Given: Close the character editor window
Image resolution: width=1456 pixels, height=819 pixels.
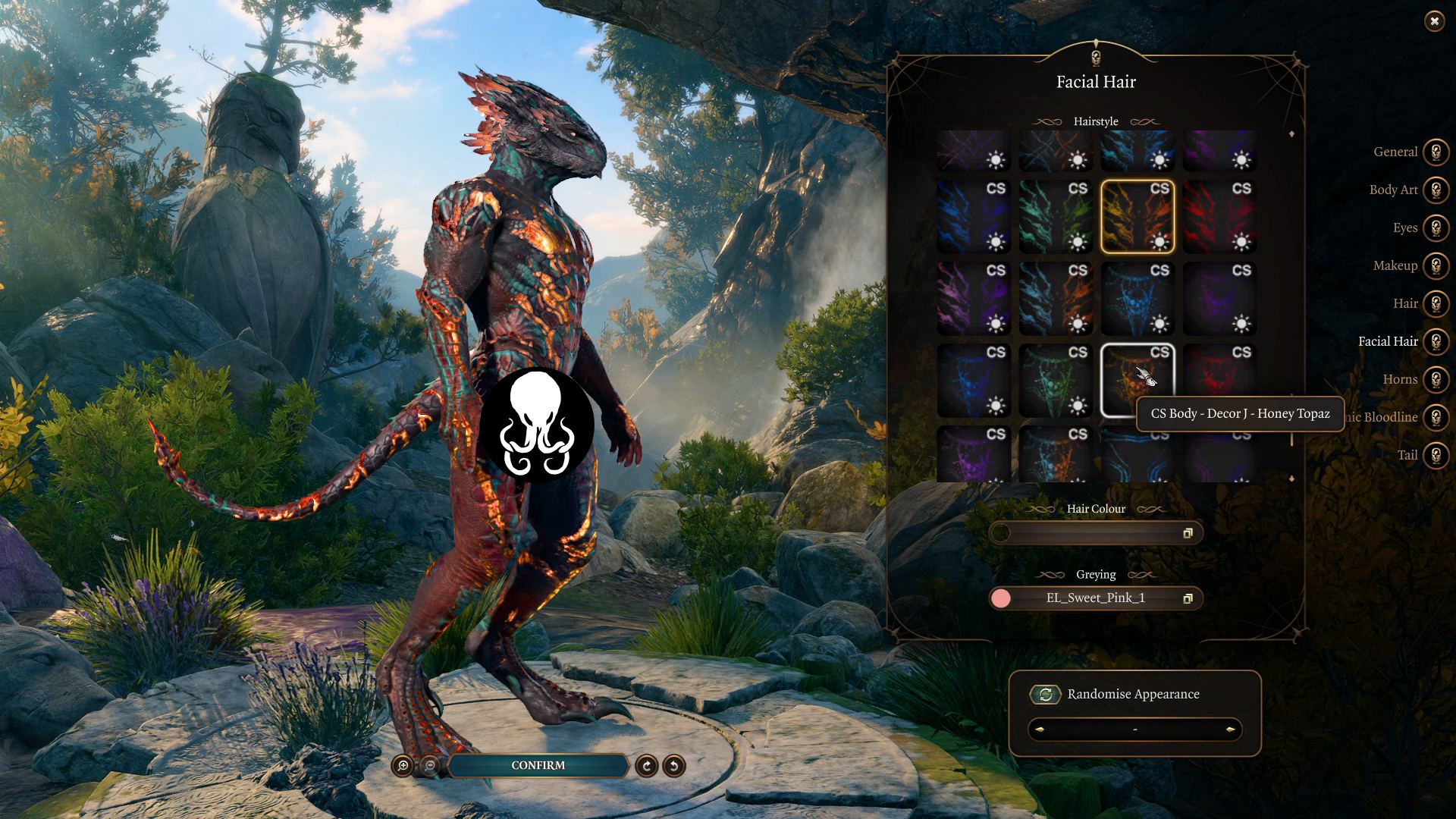Looking at the screenshot, I should [1434, 21].
